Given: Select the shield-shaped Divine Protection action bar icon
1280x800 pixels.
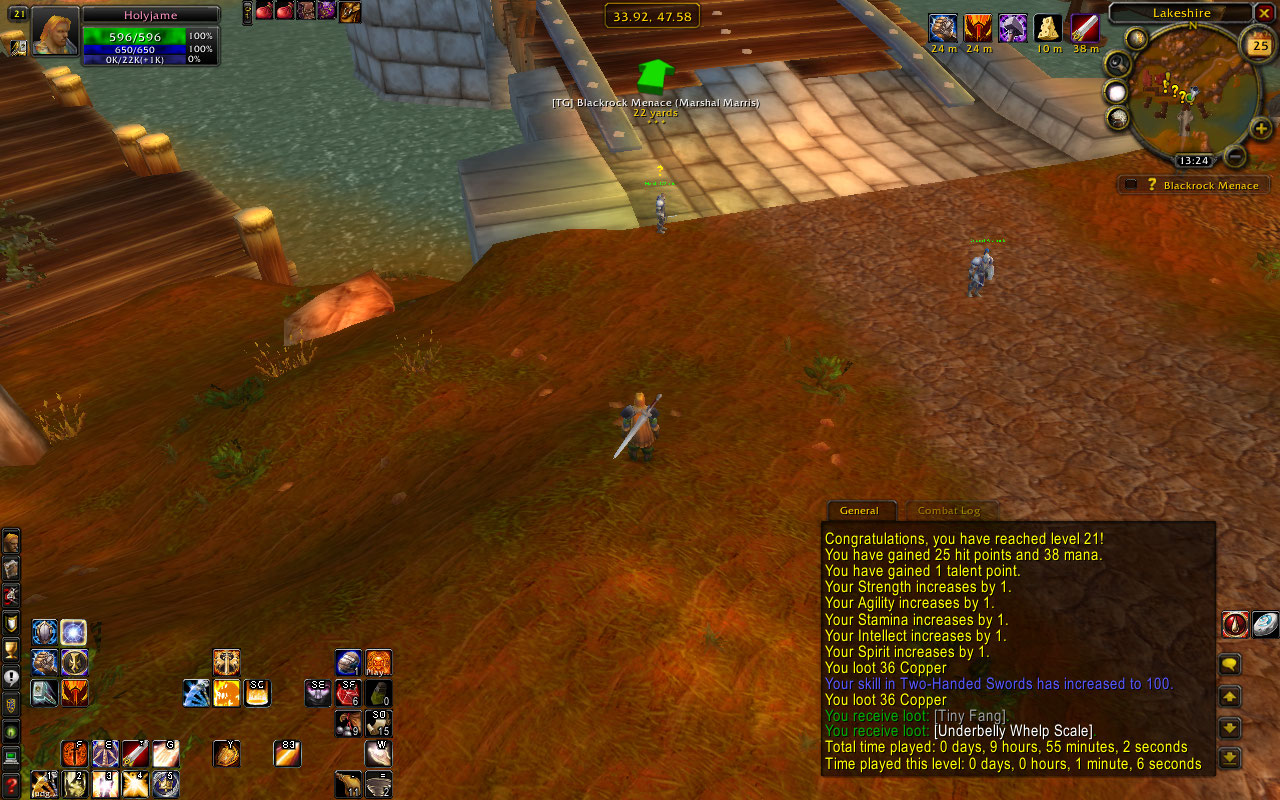Looking at the screenshot, I should coord(45,632).
